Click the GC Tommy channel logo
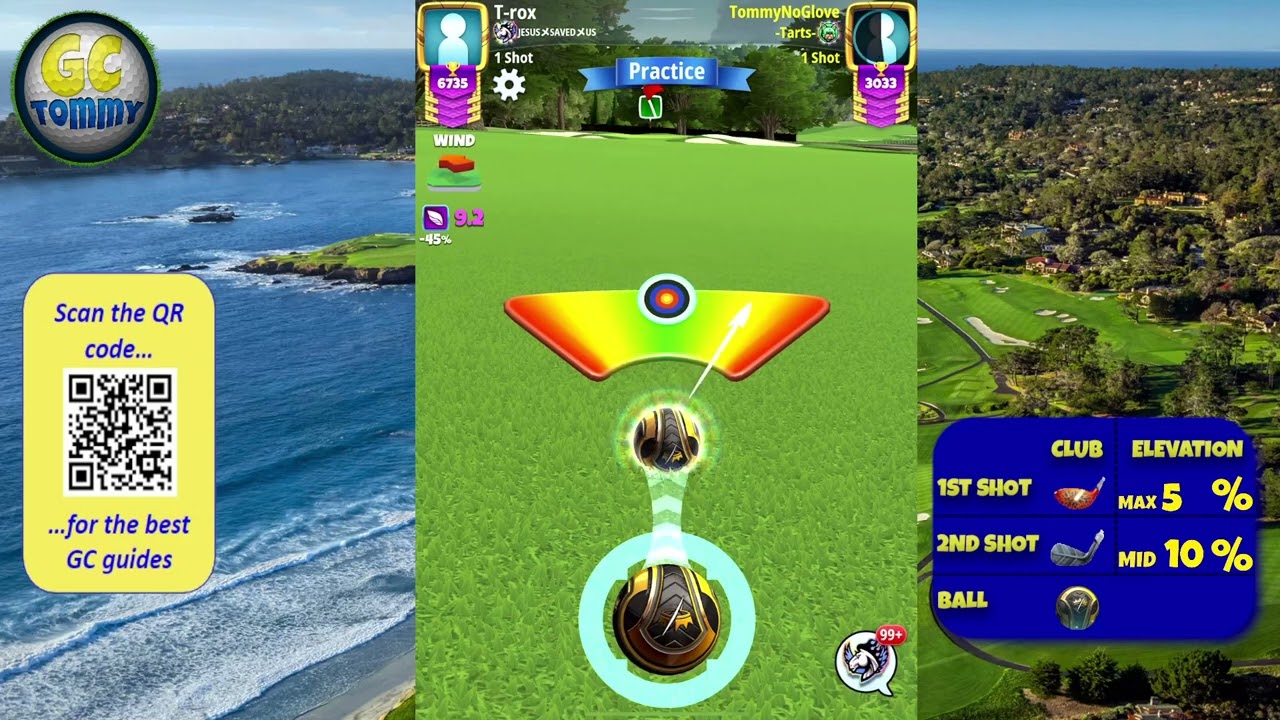 pos(85,88)
